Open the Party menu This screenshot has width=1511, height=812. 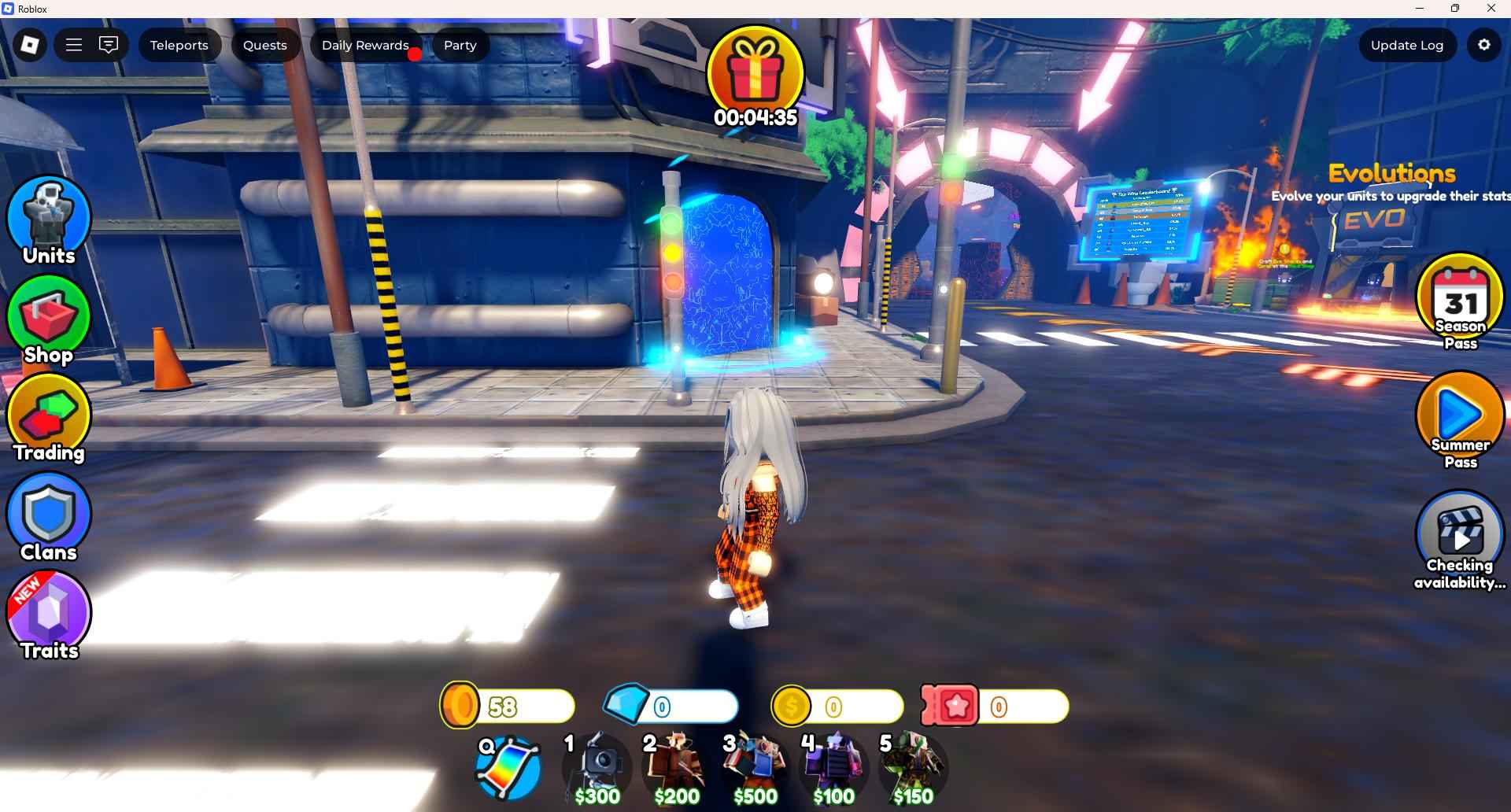460,45
